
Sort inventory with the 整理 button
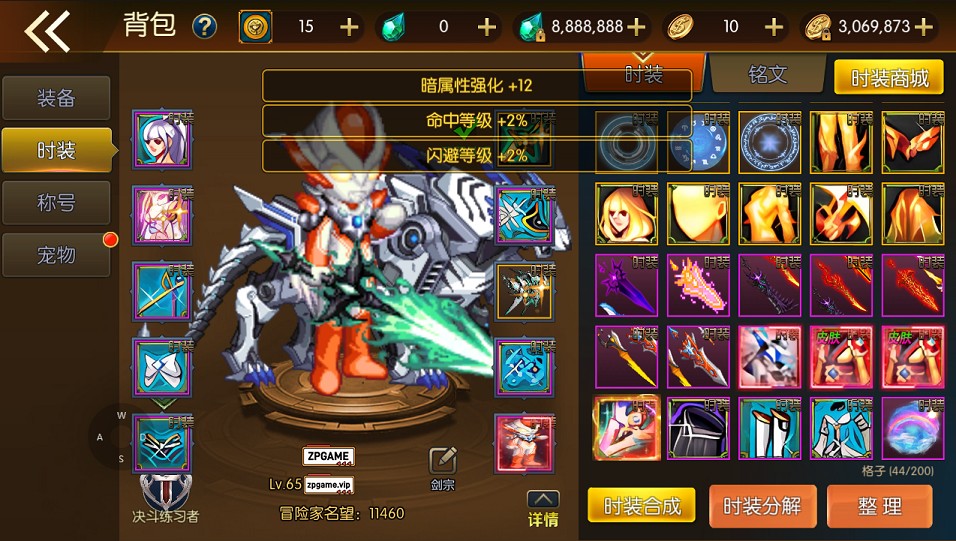[x=880, y=506]
